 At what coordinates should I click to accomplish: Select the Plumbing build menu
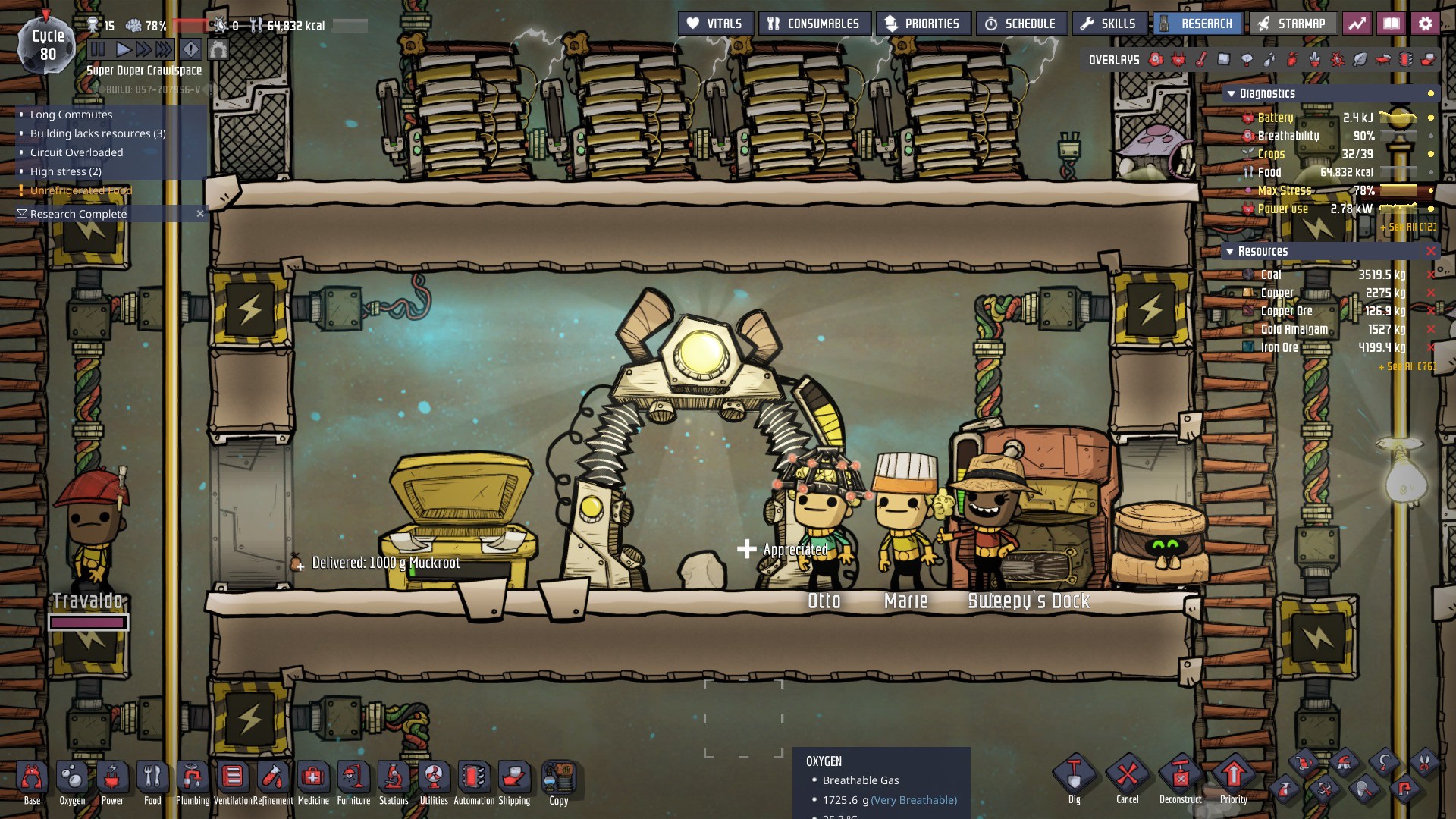click(x=193, y=783)
